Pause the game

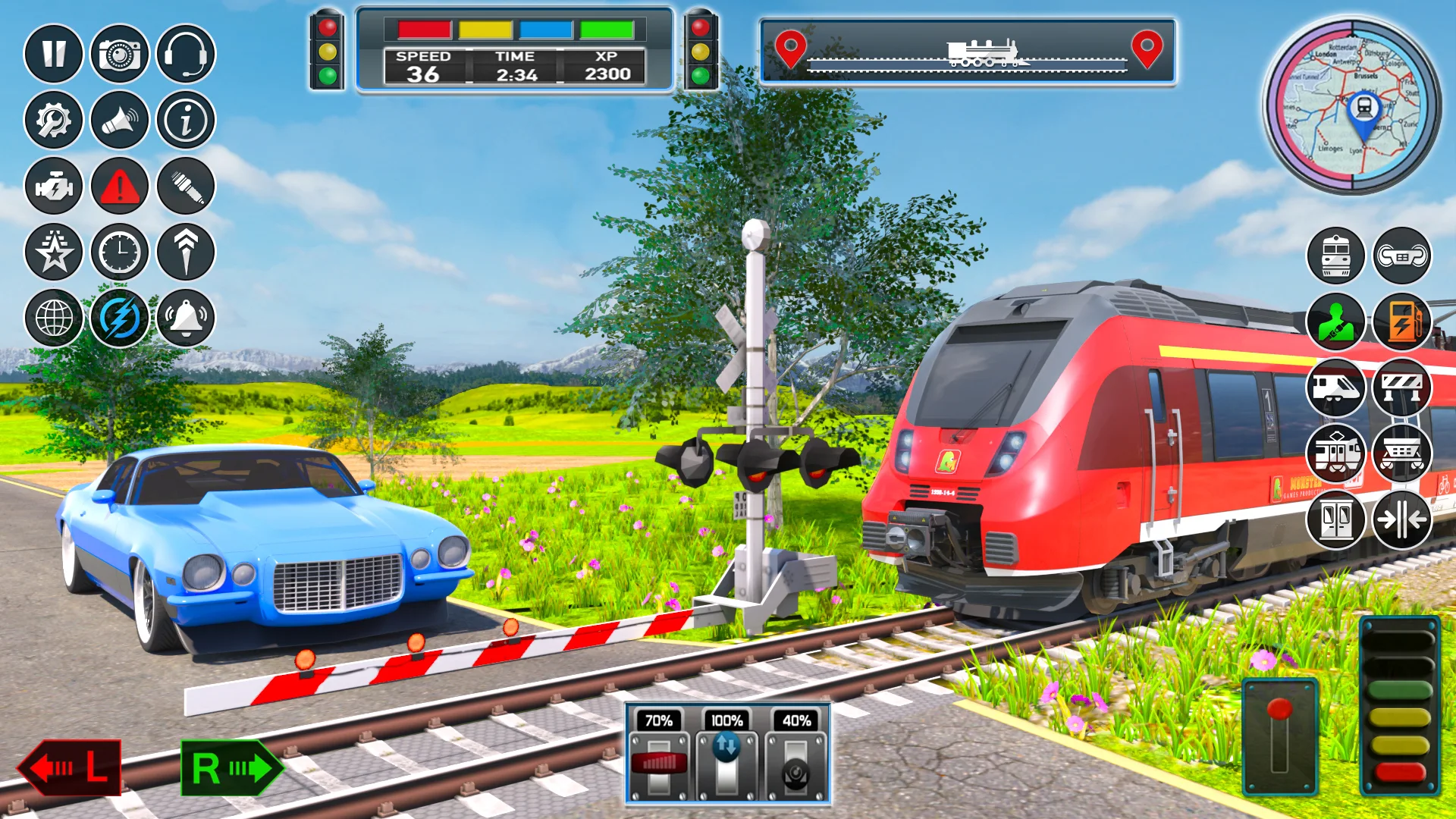point(53,54)
